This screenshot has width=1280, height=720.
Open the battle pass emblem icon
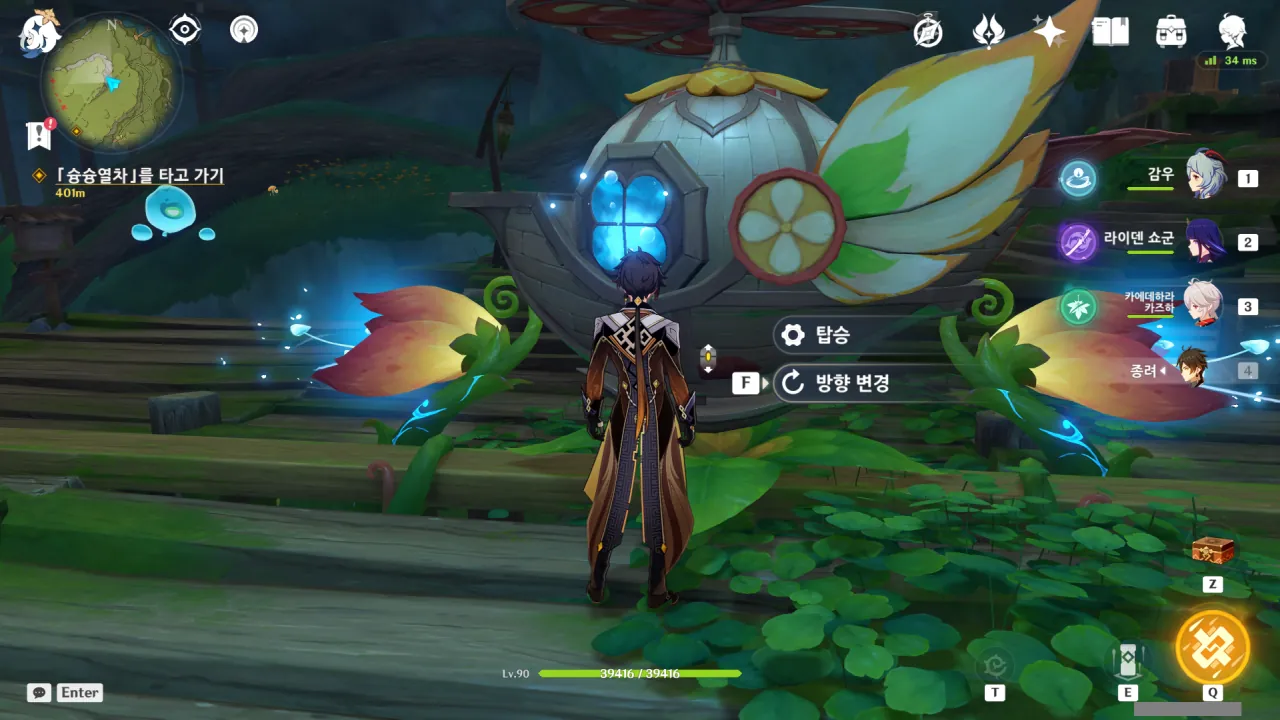pyautogui.click(x=988, y=32)
